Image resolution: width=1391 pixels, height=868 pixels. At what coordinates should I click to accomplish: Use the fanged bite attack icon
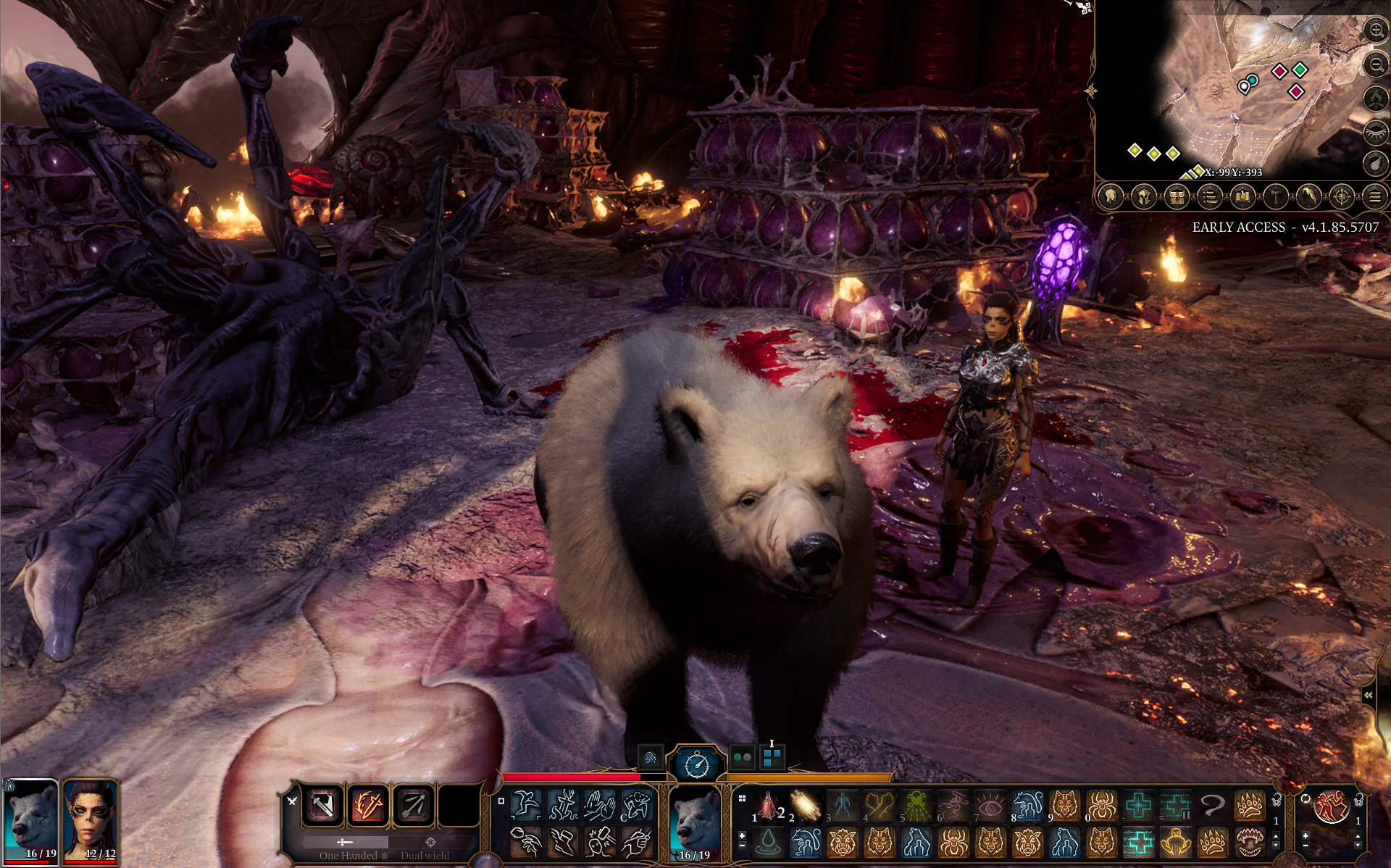pos(1250,842)
